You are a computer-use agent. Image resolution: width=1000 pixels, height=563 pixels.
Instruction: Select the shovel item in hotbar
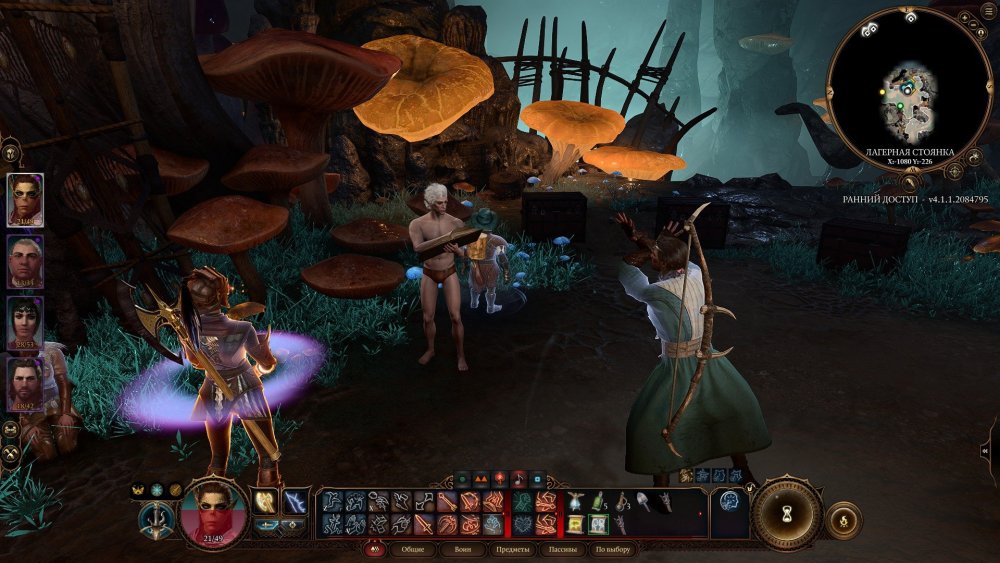(643, 501)
